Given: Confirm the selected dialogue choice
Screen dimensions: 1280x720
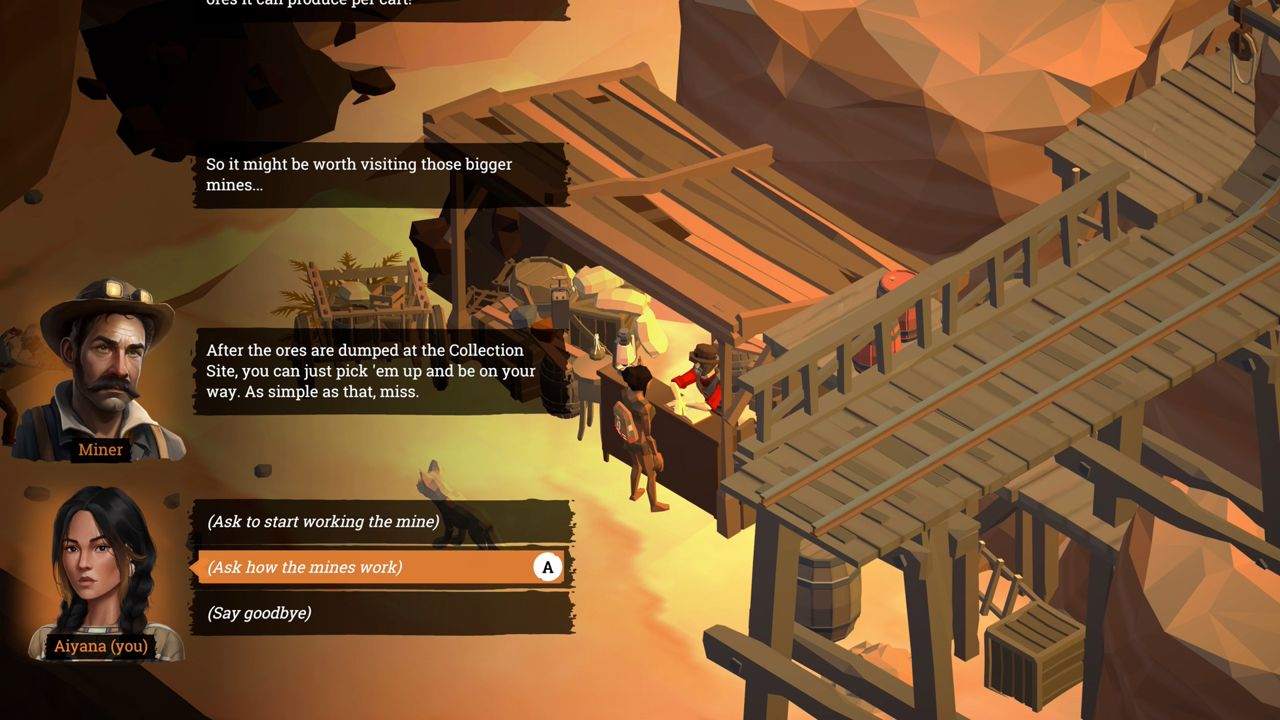Looking at the screenshot, I should tap(546, 567).
